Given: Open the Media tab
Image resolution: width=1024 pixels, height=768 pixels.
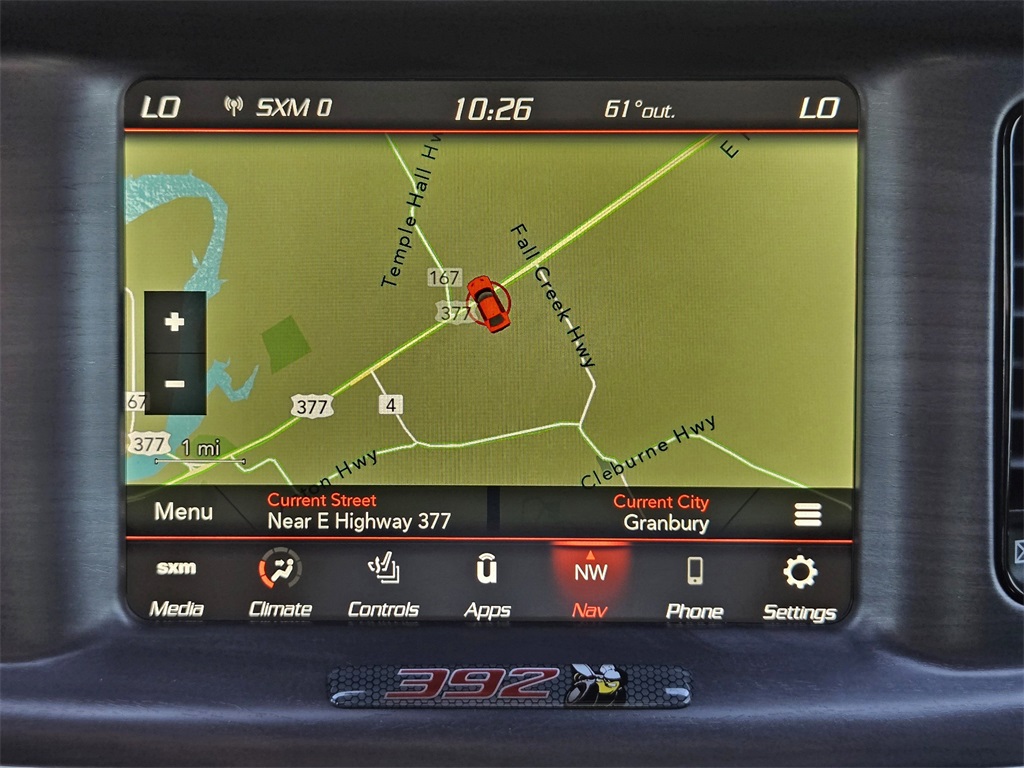Looking at the screenshot, I should point(177,587).
